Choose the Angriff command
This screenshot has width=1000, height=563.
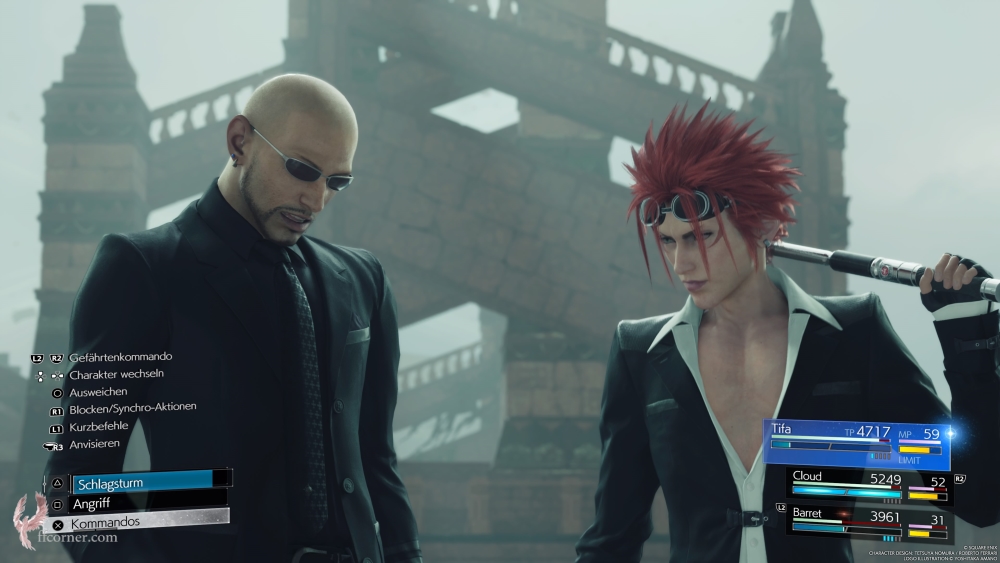(x=140, y=503)
